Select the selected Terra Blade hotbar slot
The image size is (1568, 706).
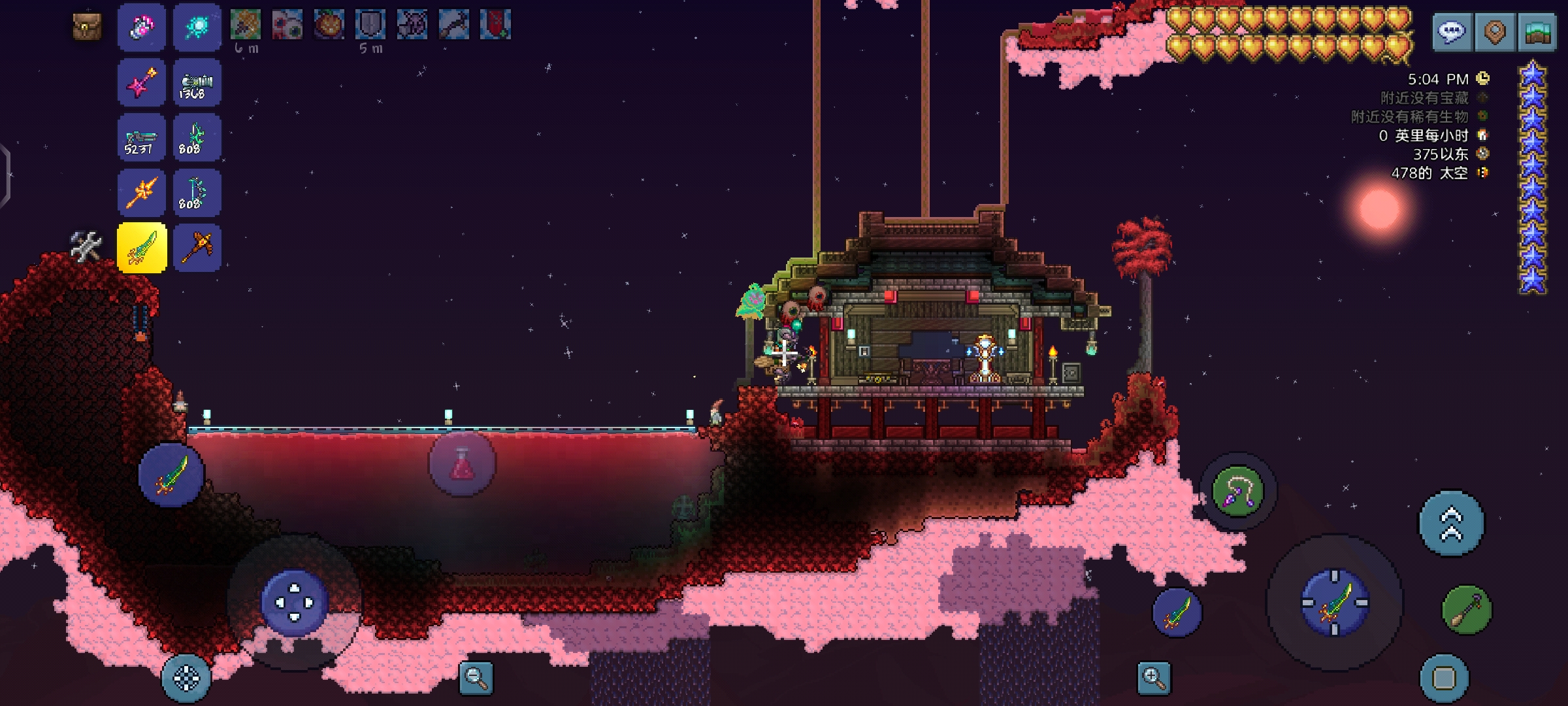pos(142,248)
